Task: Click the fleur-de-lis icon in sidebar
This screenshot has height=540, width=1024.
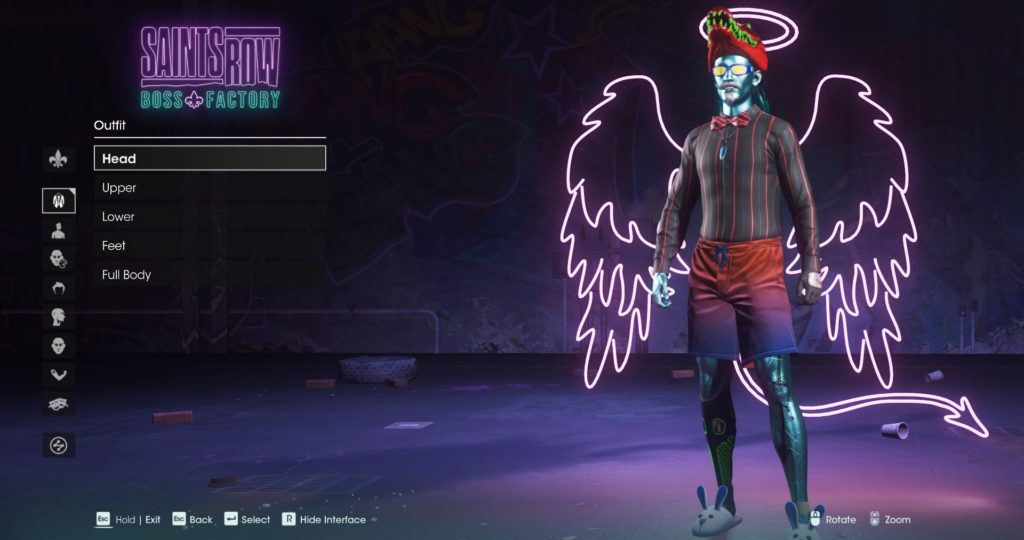Action: pyautogui.click(x=58, y=159)
